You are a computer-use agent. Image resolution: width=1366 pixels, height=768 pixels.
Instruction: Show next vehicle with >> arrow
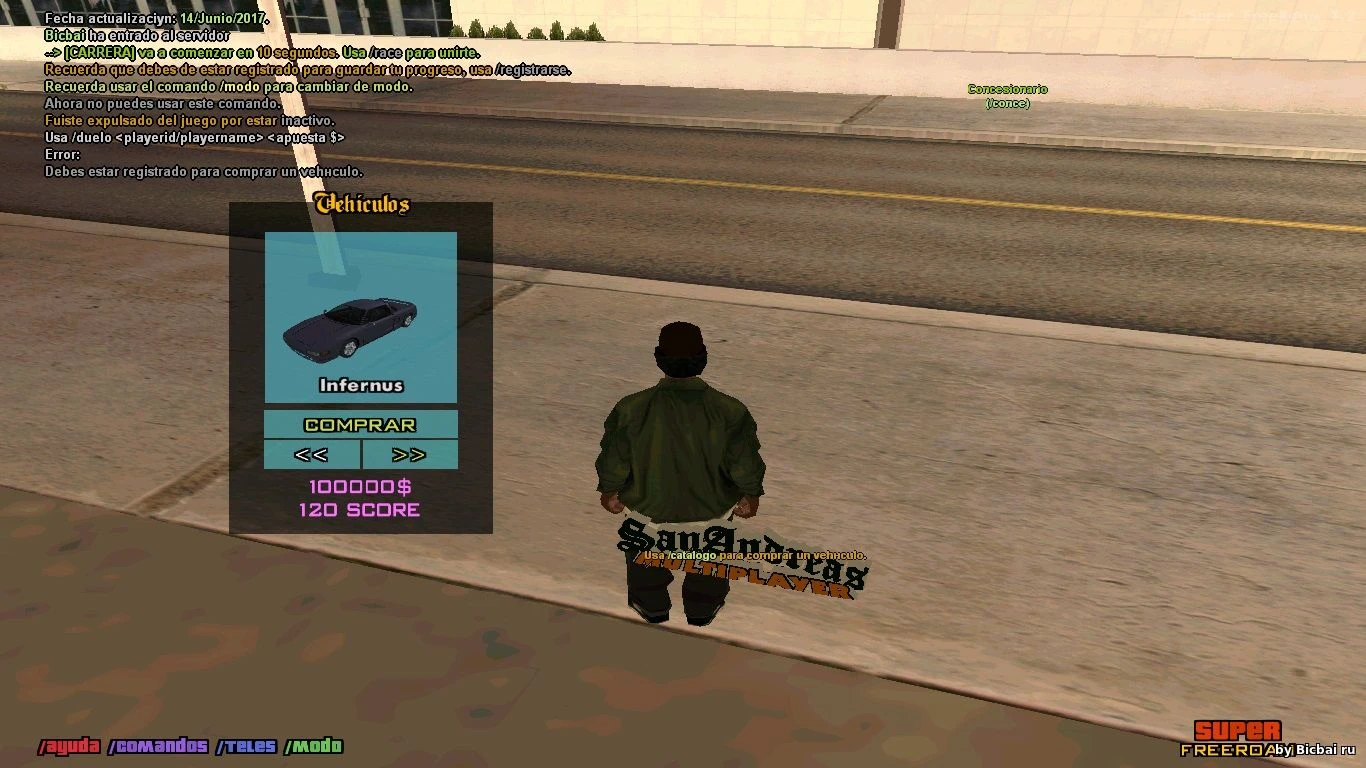pos(409,455)
